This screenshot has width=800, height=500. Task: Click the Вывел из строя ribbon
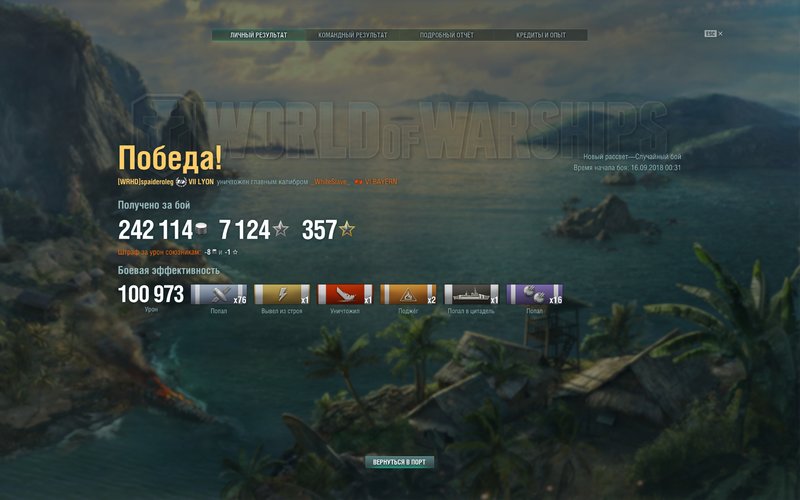282,294
